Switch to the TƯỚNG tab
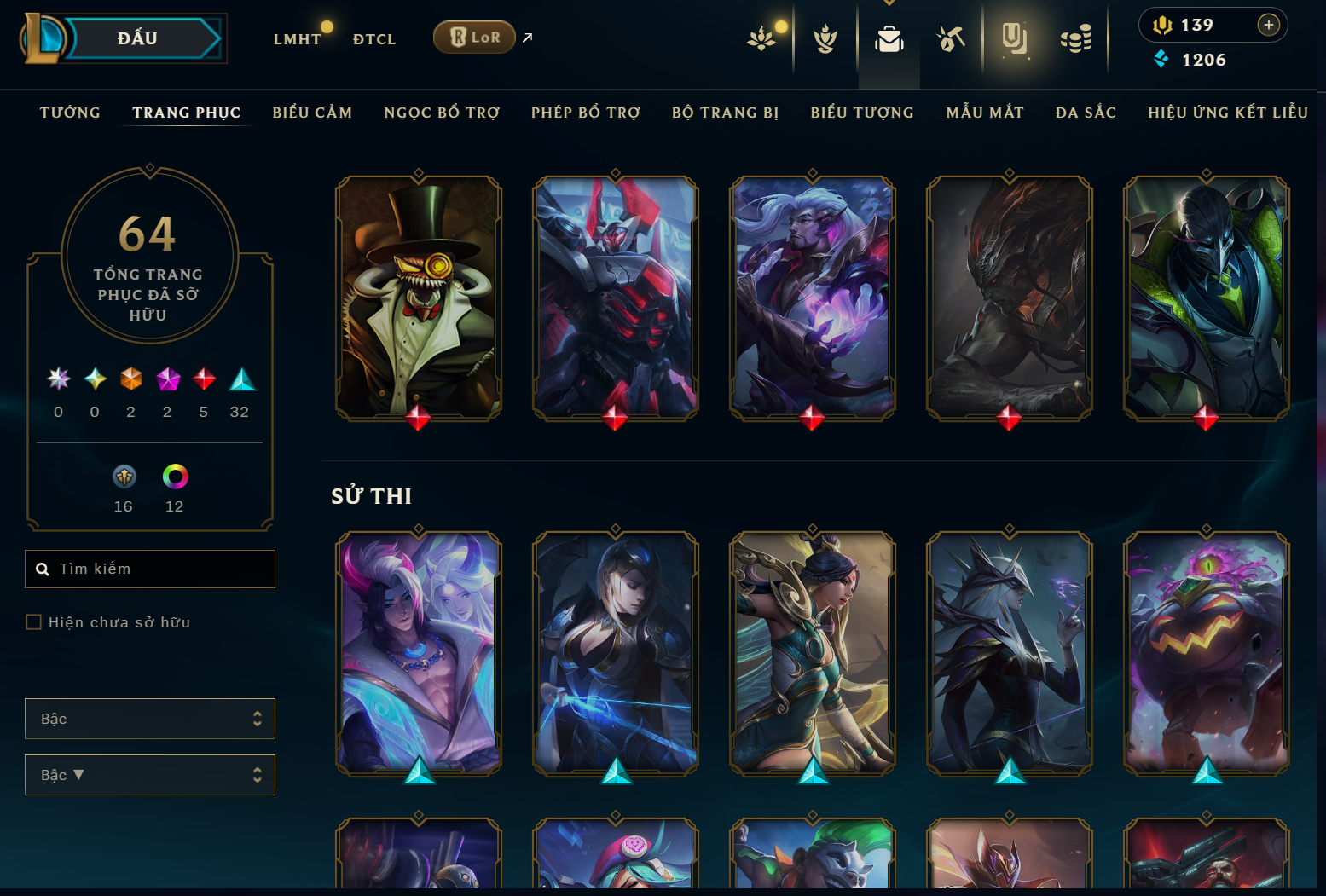The height and width of the screenshot is (896, 1326). point(70,112)
